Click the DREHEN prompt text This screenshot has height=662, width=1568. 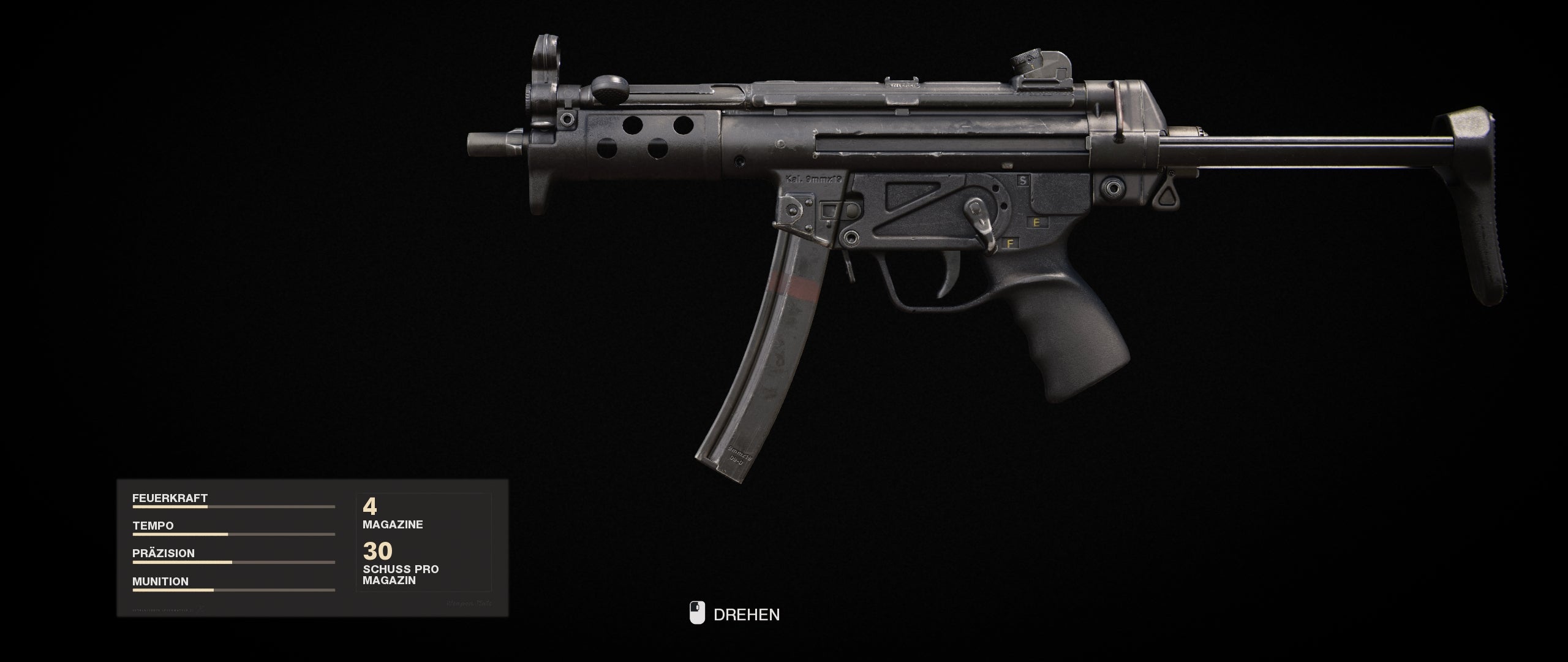tap(747, 615)
